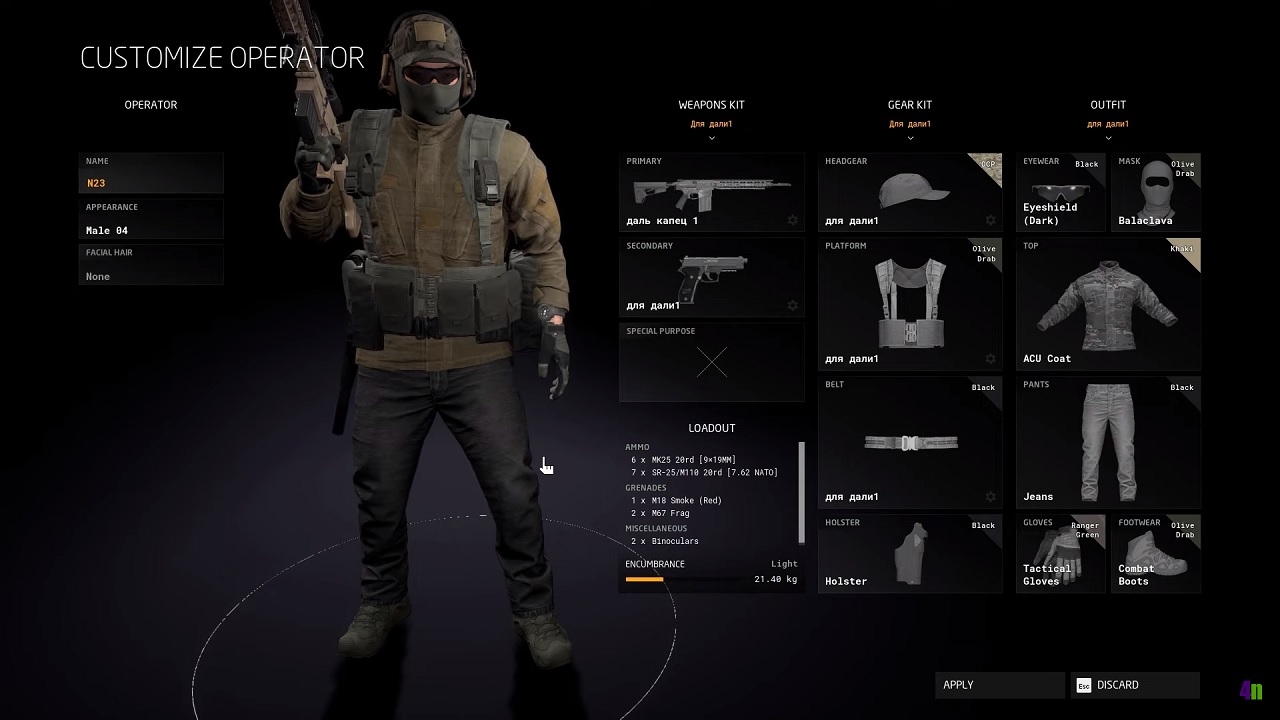Select the Belt gear slot
The image size is (1280, 720).
[x=910, y=442]
